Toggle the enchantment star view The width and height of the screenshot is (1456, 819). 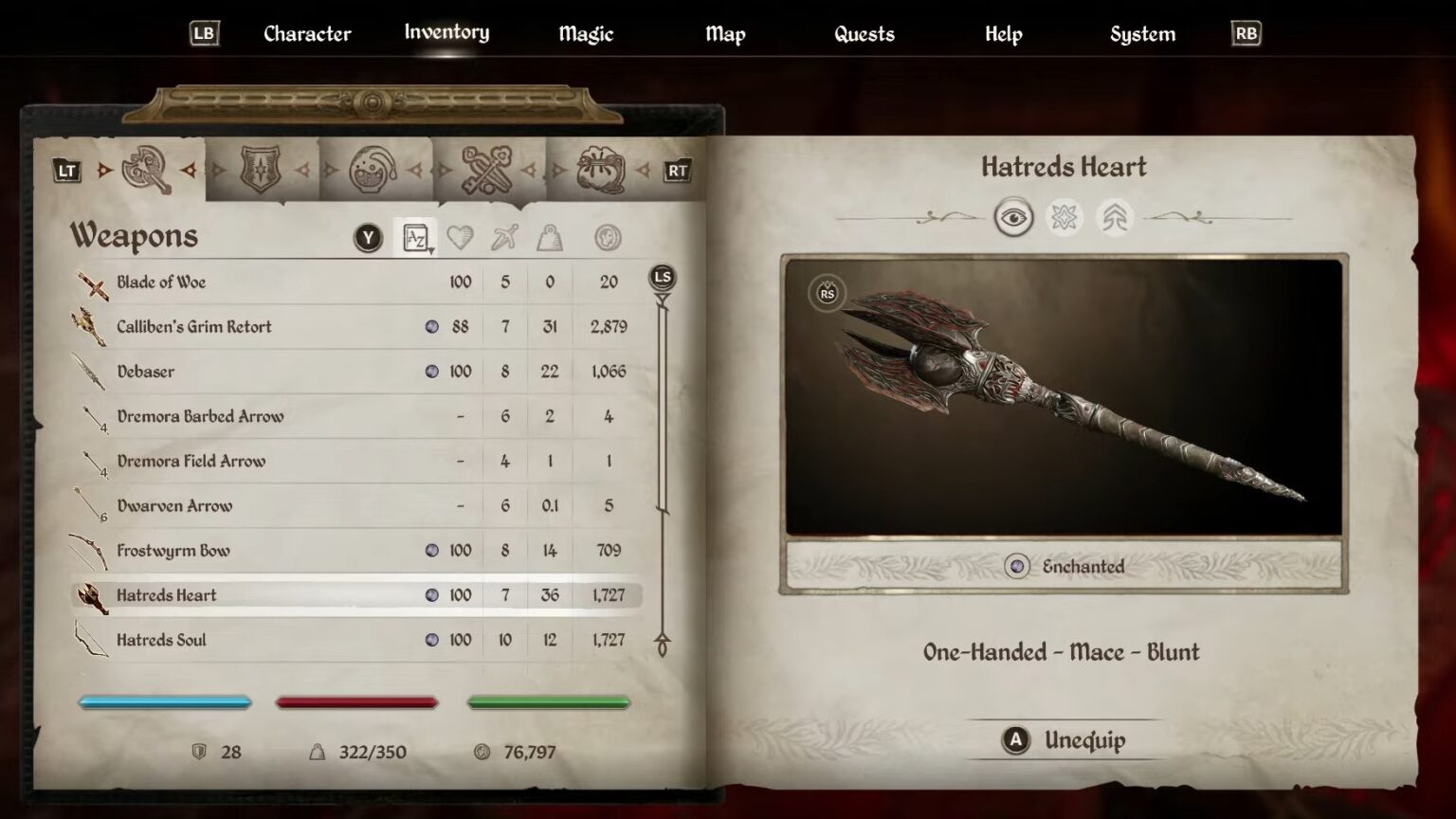click(1064, 217)
